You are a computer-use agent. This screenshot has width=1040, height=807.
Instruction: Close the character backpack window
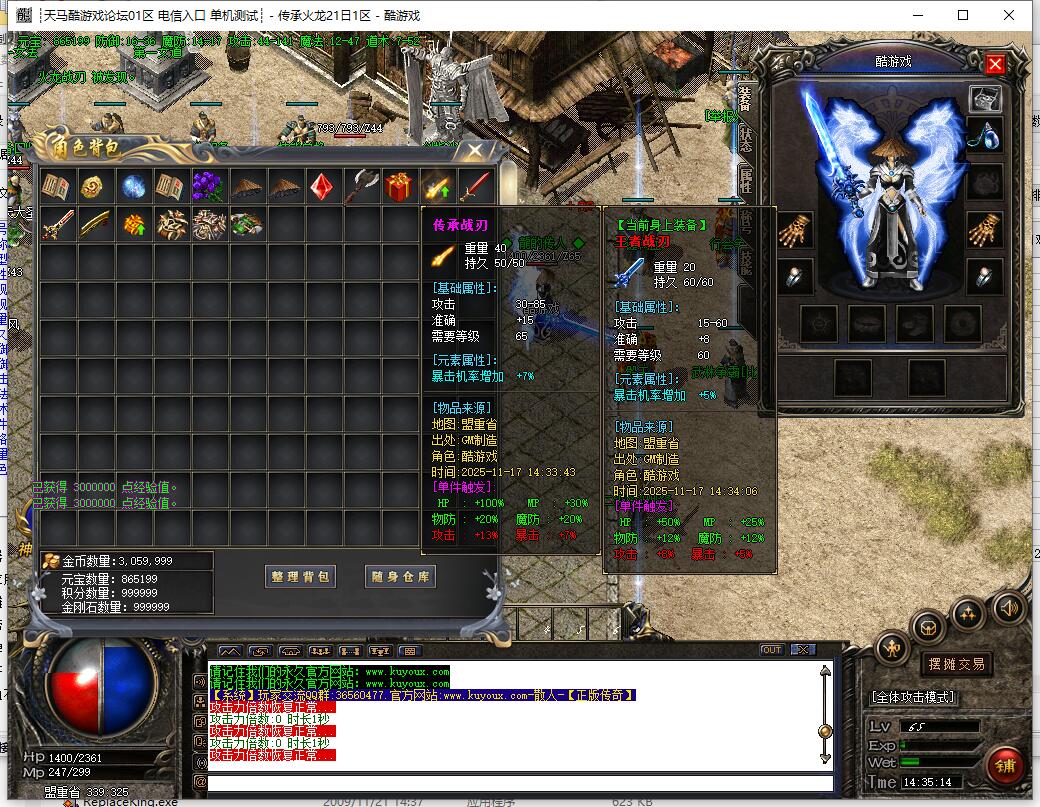click(476, 152)
